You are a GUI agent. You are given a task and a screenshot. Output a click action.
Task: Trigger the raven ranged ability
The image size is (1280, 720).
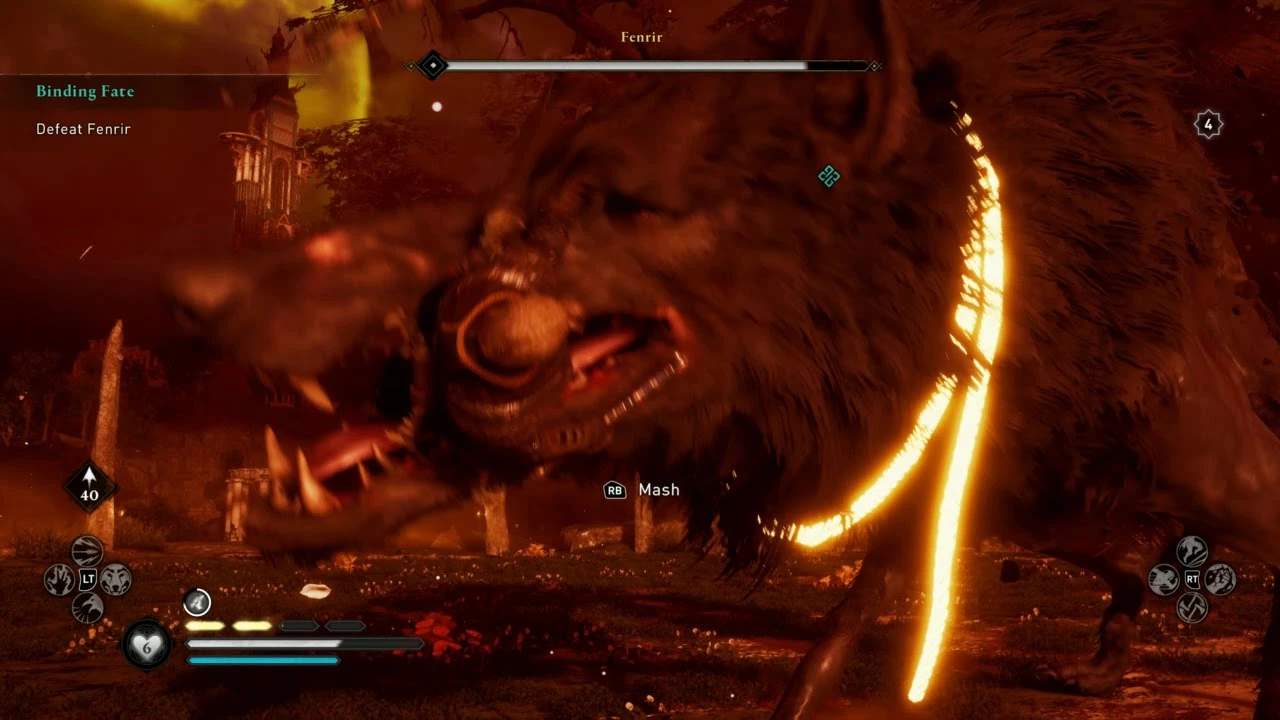click(x=88, y=607)
